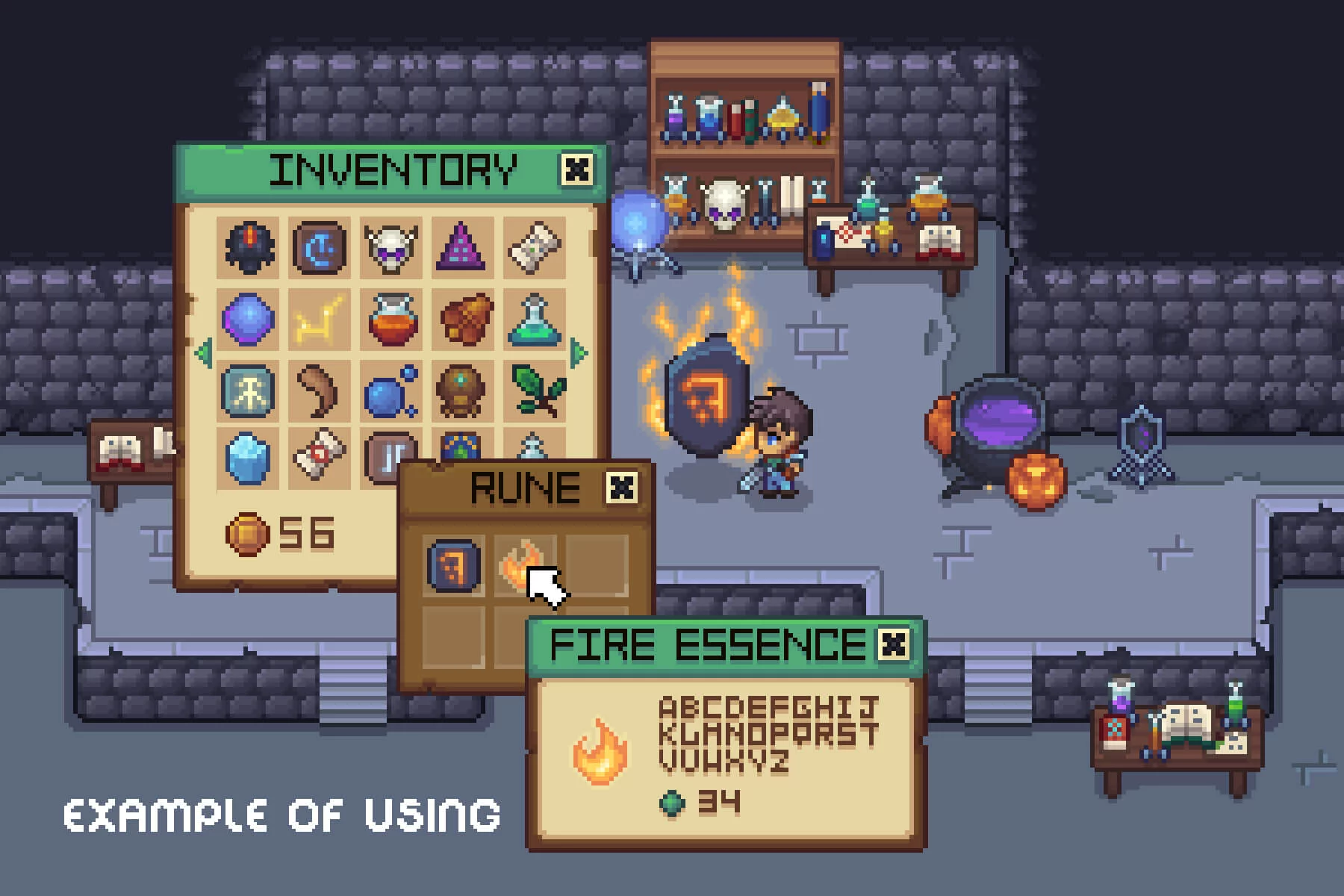This screenshot has width=1344, height=896.
Task: Select the rolled parchment scroll item
Action: 533,247
